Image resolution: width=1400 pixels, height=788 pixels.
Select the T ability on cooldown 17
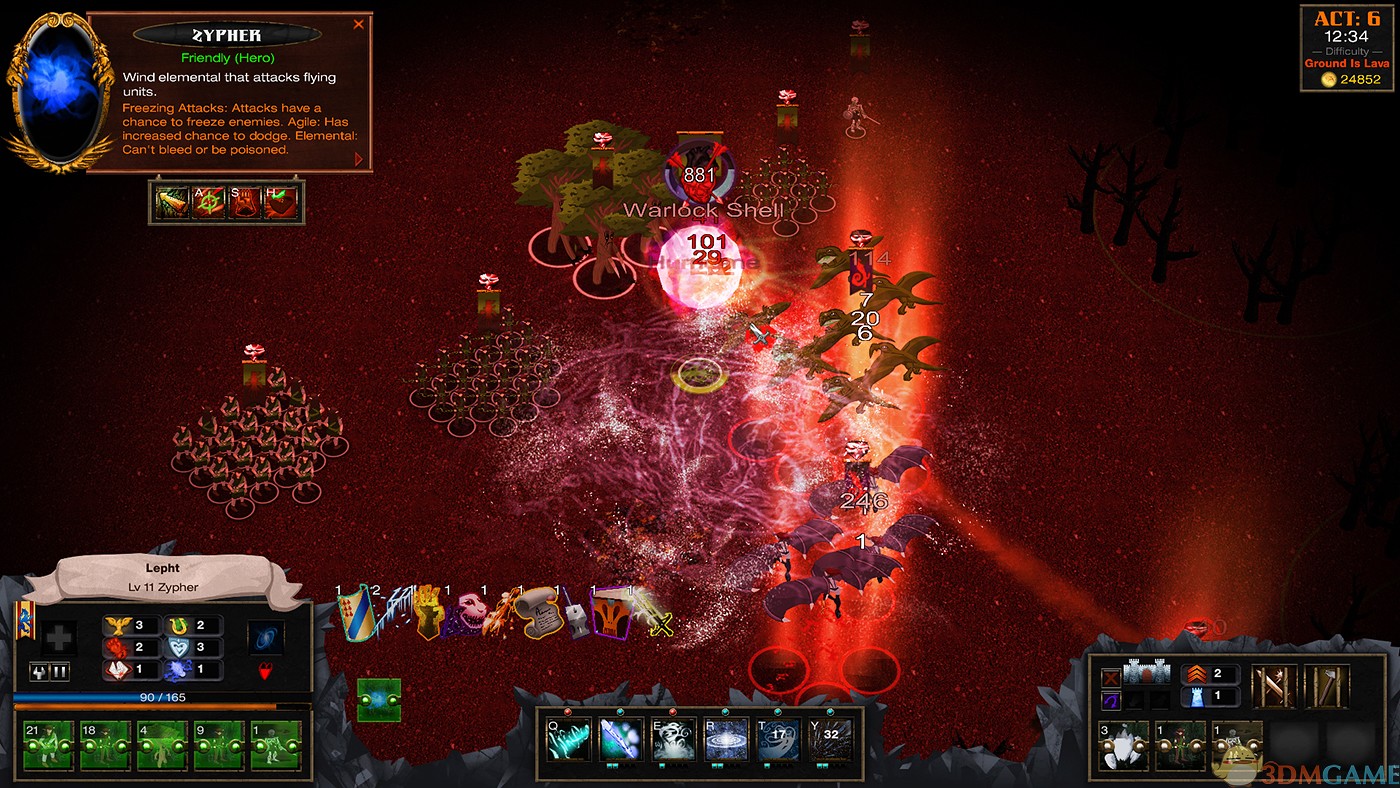click(777, 739)
